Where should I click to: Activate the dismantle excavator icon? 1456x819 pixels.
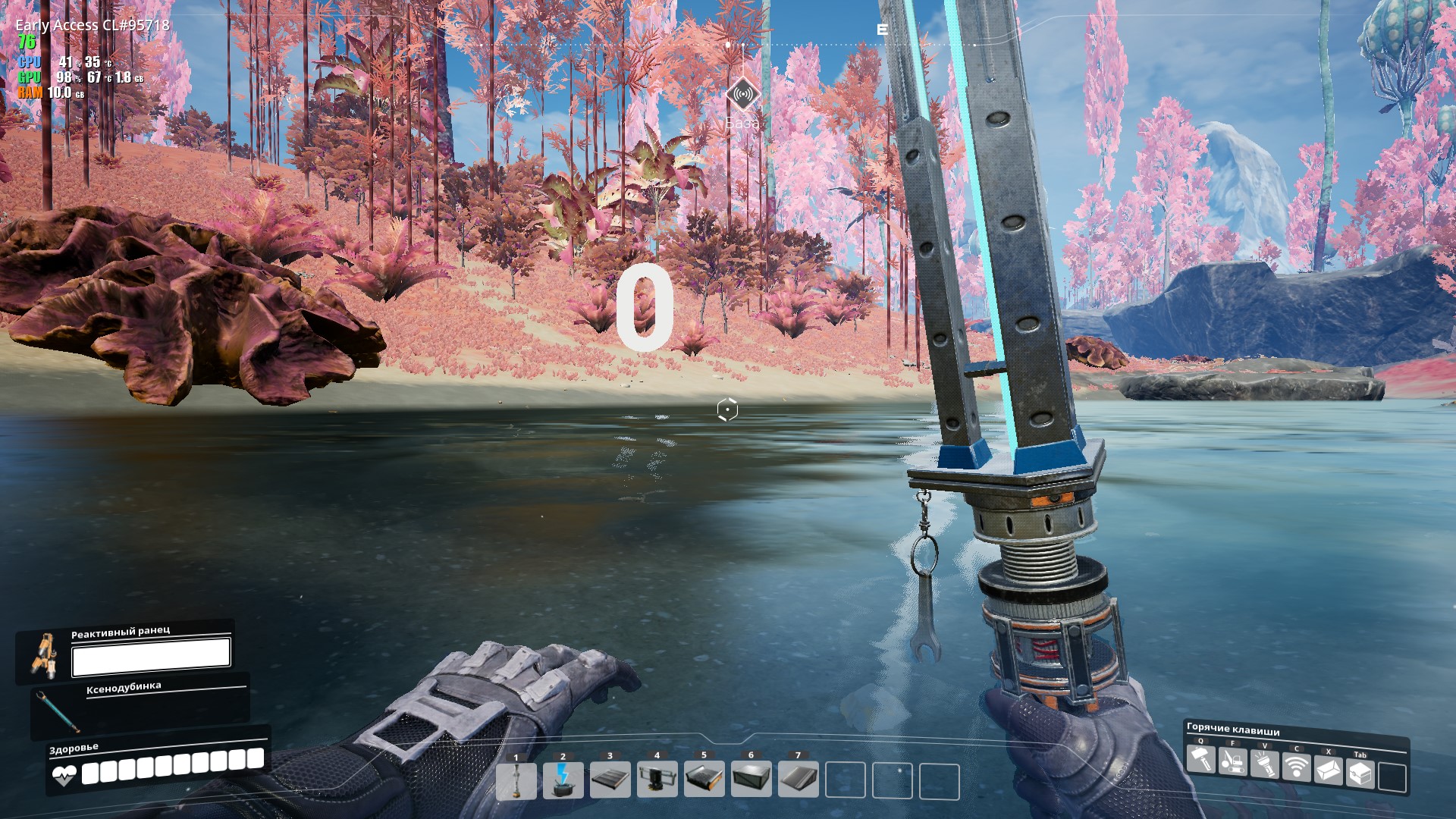[x=1233, y=762]
